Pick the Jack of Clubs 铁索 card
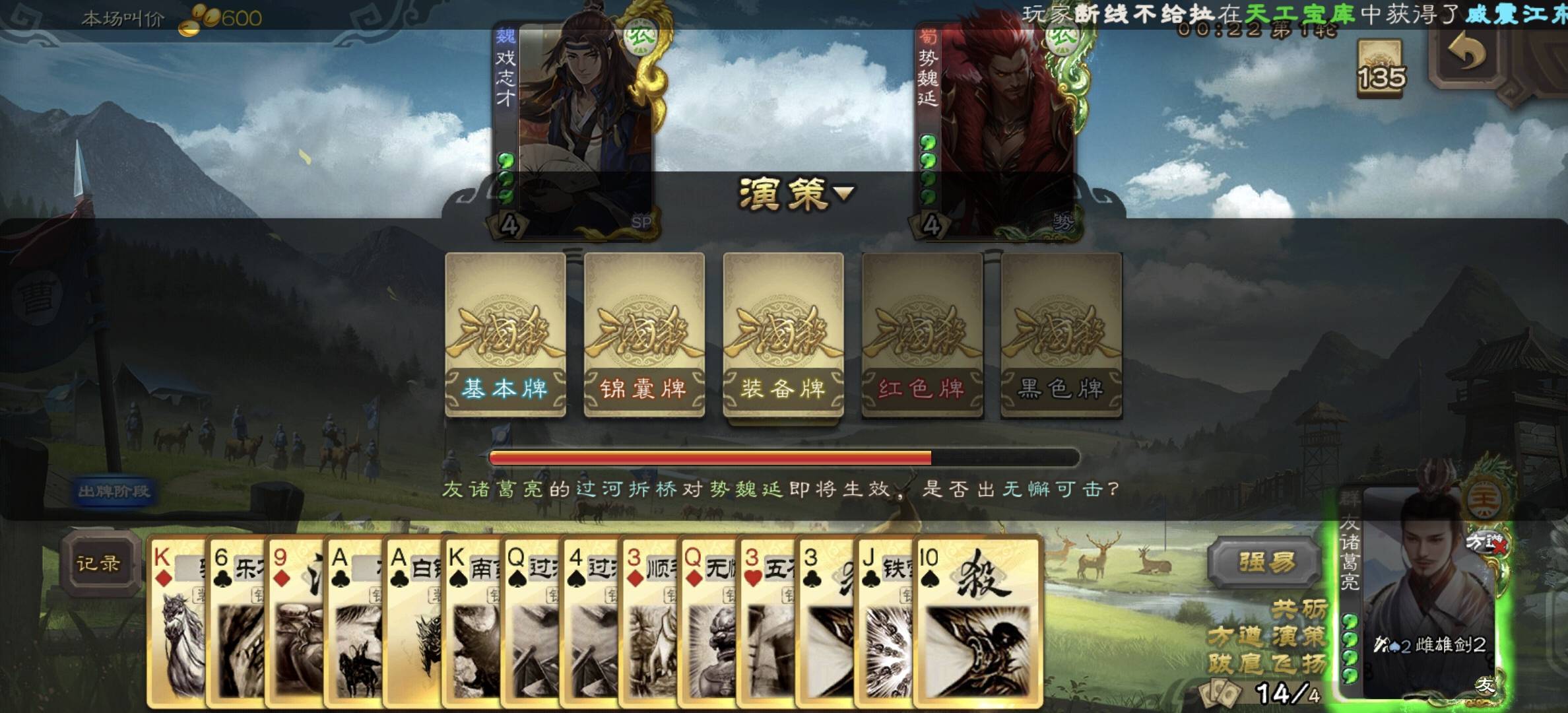Screen dimensions: 1568x713 [x=883, y=621]
